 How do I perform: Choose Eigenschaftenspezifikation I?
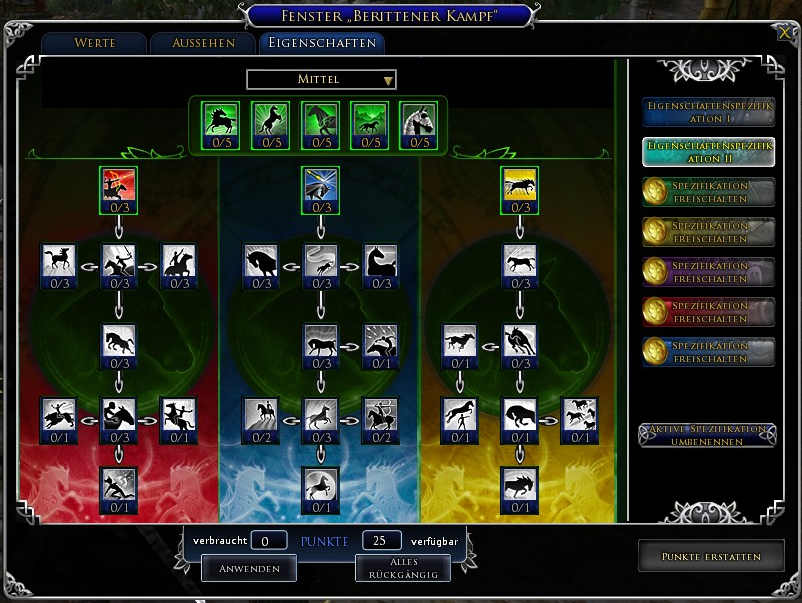(x=708, y=111)
